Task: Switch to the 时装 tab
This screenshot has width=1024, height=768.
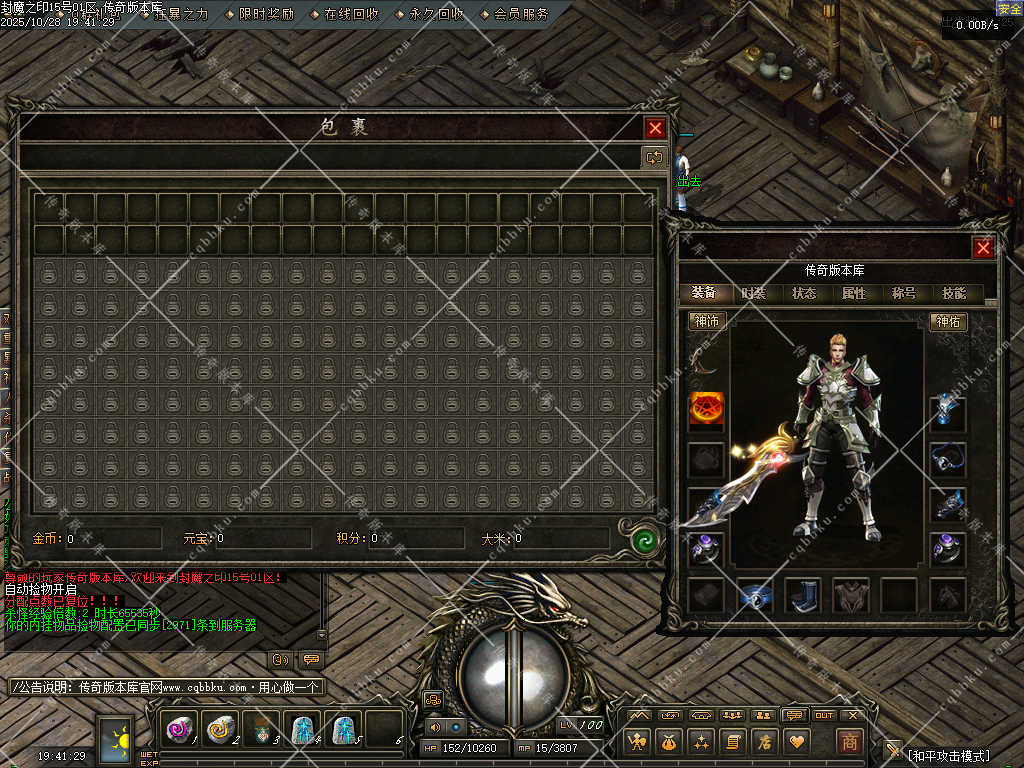Action: 754,293
